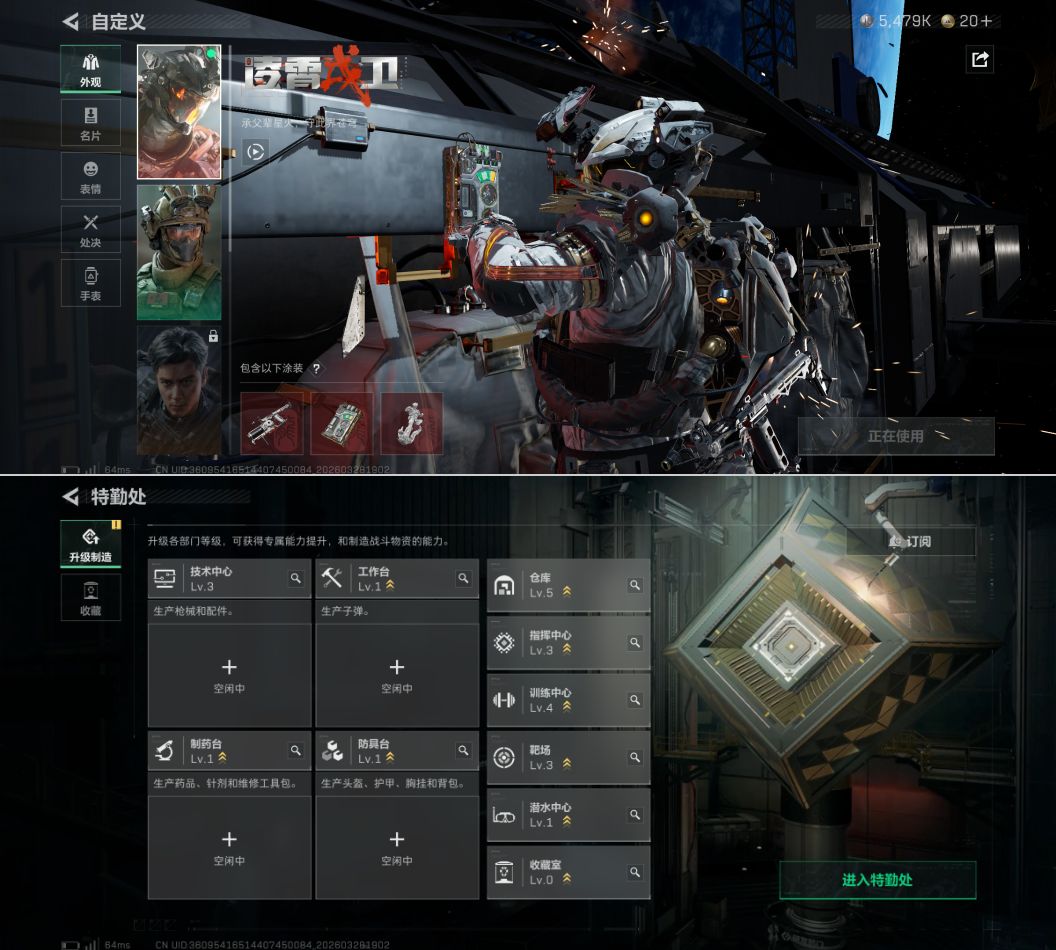Screen dimensions: 1056x950
Task: Go back from the 自定义 screen
Action: 70,21
